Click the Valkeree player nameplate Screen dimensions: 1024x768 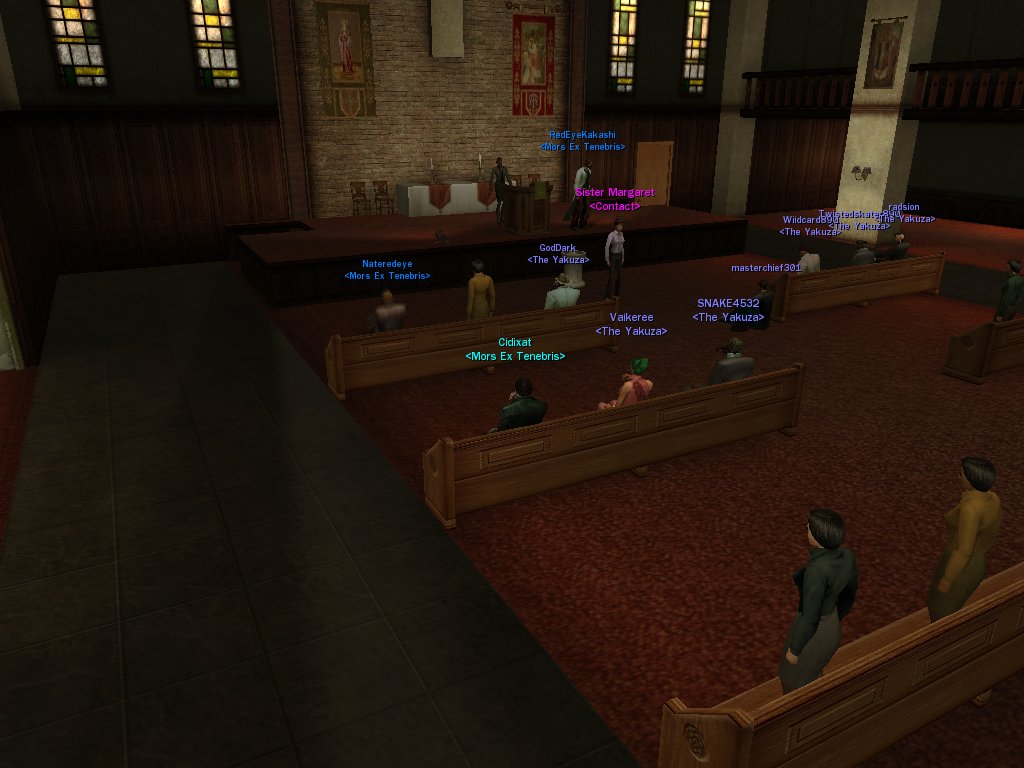tap(631, 318)
